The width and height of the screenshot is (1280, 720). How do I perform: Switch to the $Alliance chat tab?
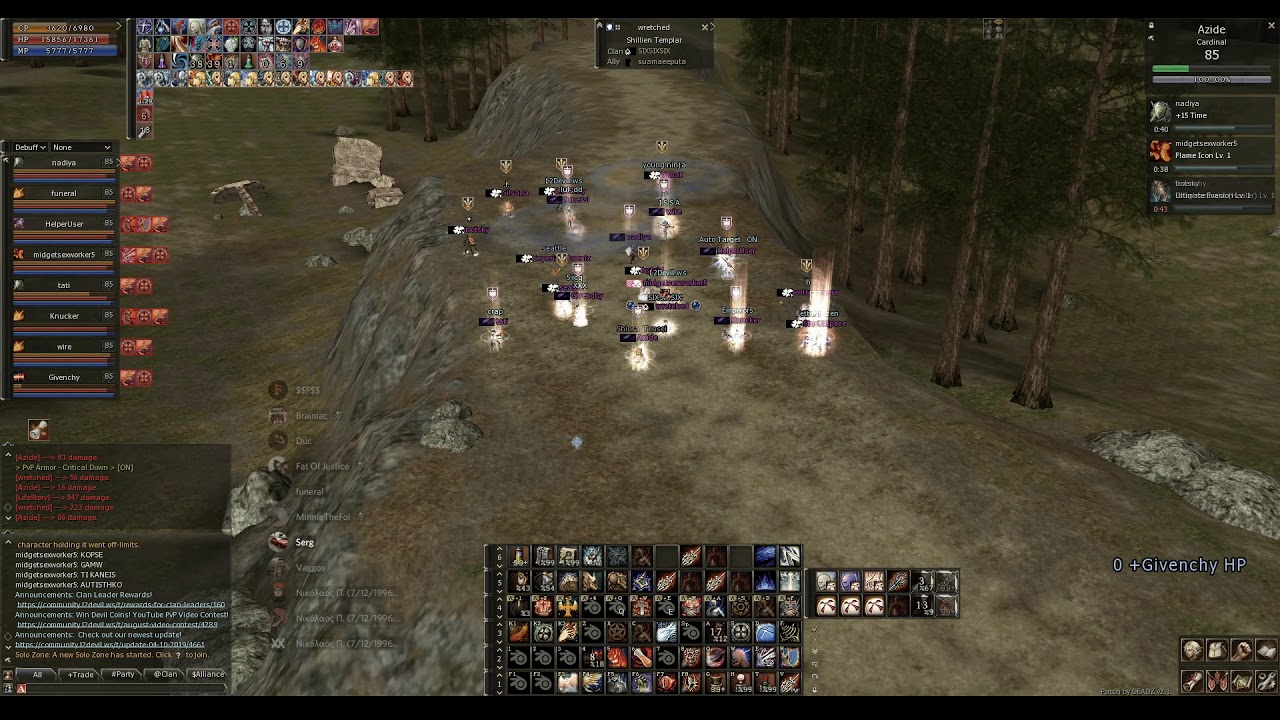point(208,675)
